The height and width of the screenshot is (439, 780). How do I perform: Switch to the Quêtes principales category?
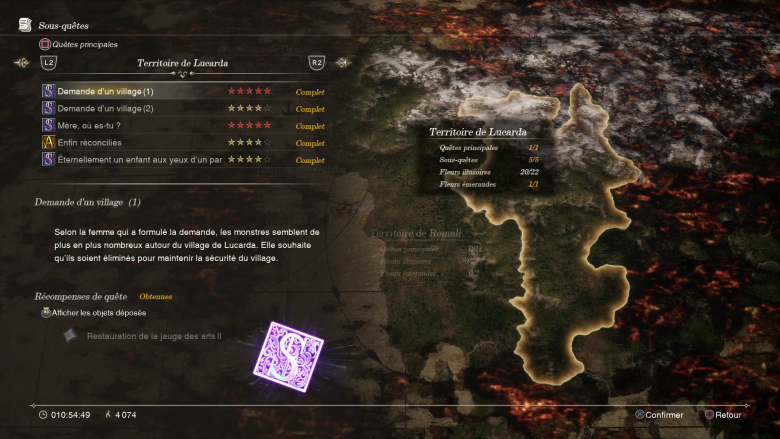tap(78, 45)
